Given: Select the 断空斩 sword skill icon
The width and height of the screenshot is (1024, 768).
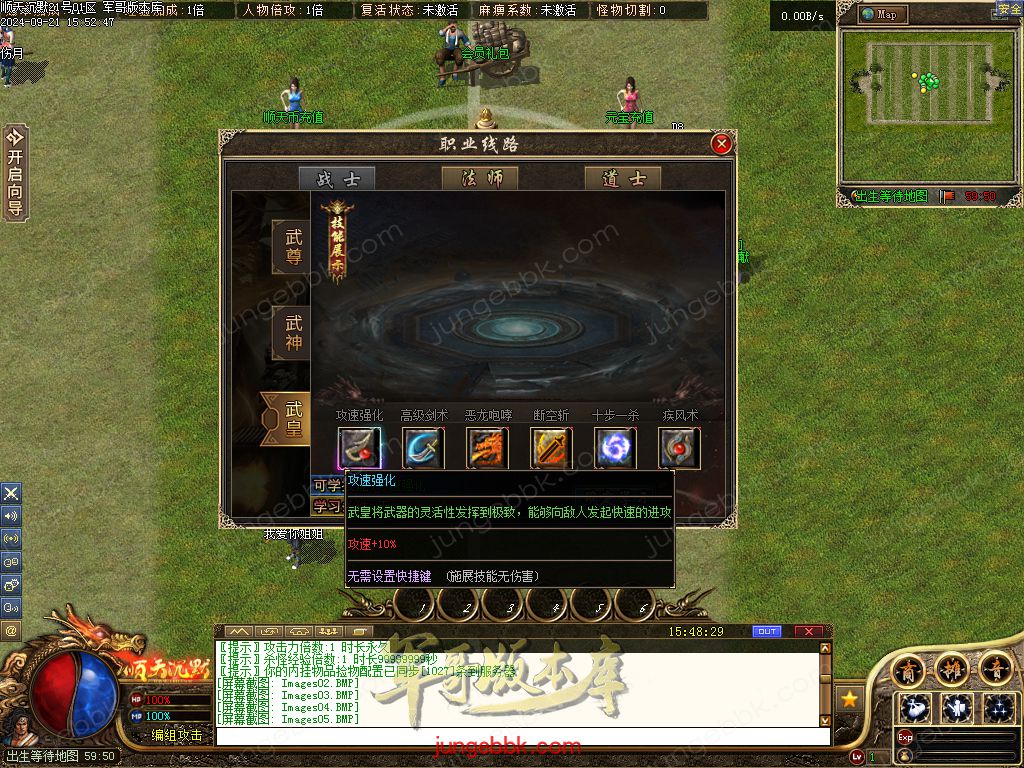Looking at the screenshot, I should coord(550,448).
